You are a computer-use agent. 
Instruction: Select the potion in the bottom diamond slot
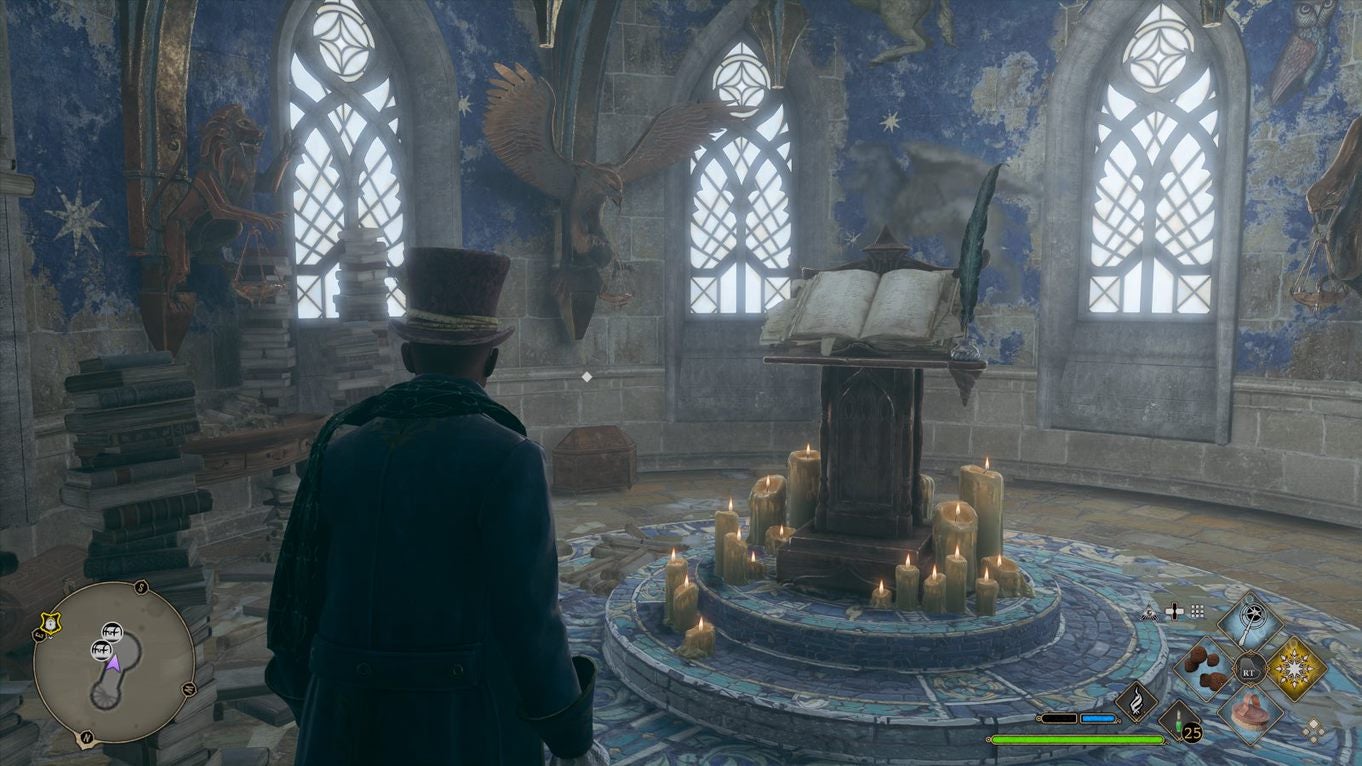pos(1251,712)
